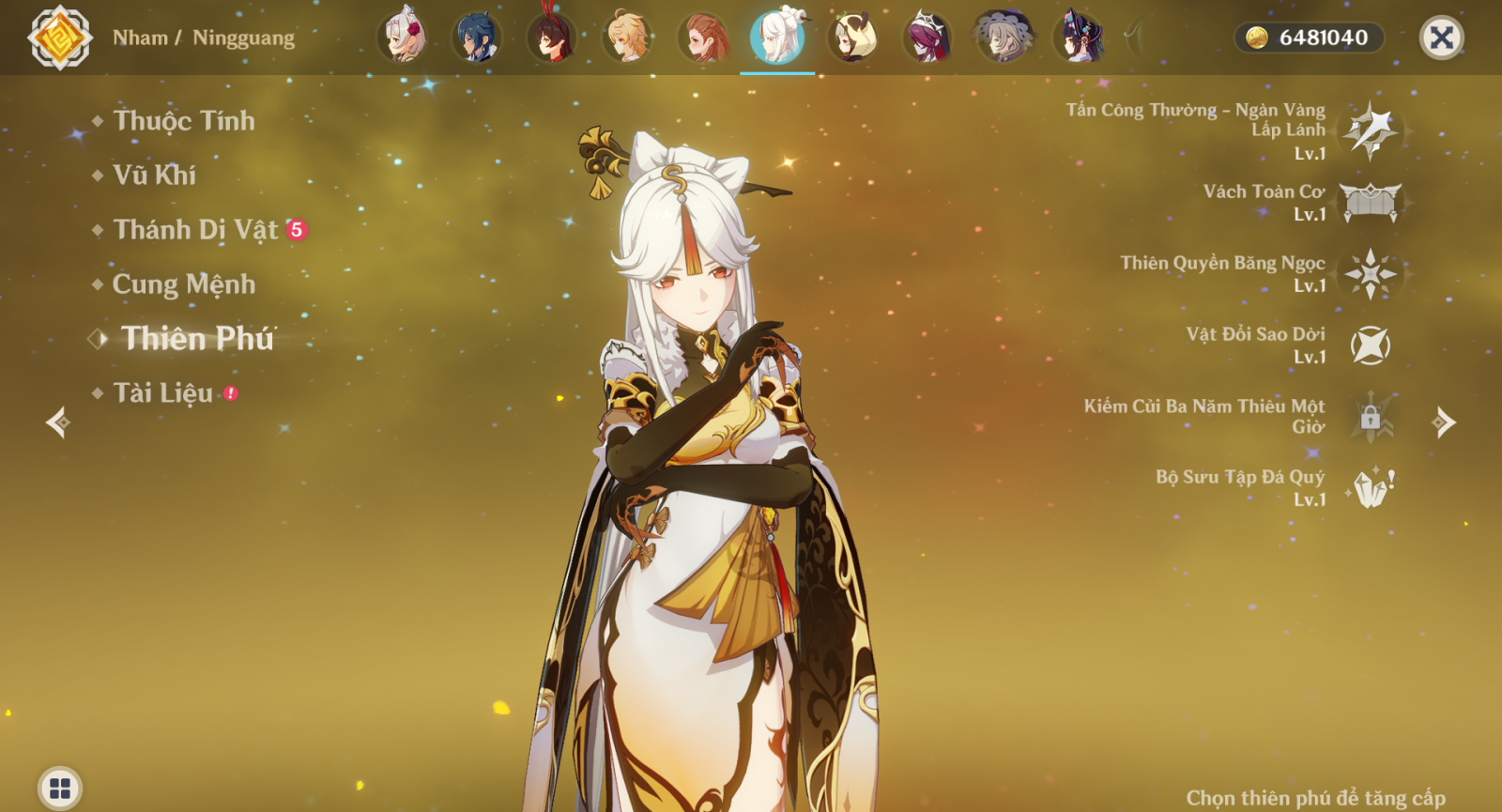Select the Vật Đổi Sao Dời passive talent
This screenshot has height=812, width=1502.
(1371, 345)
